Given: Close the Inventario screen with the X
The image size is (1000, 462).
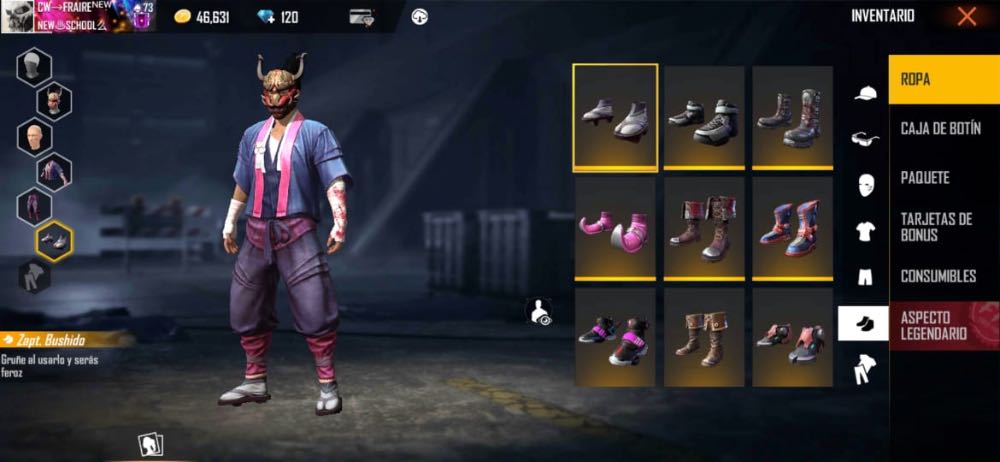Looking at the screenshot, I should click(966, 16).
